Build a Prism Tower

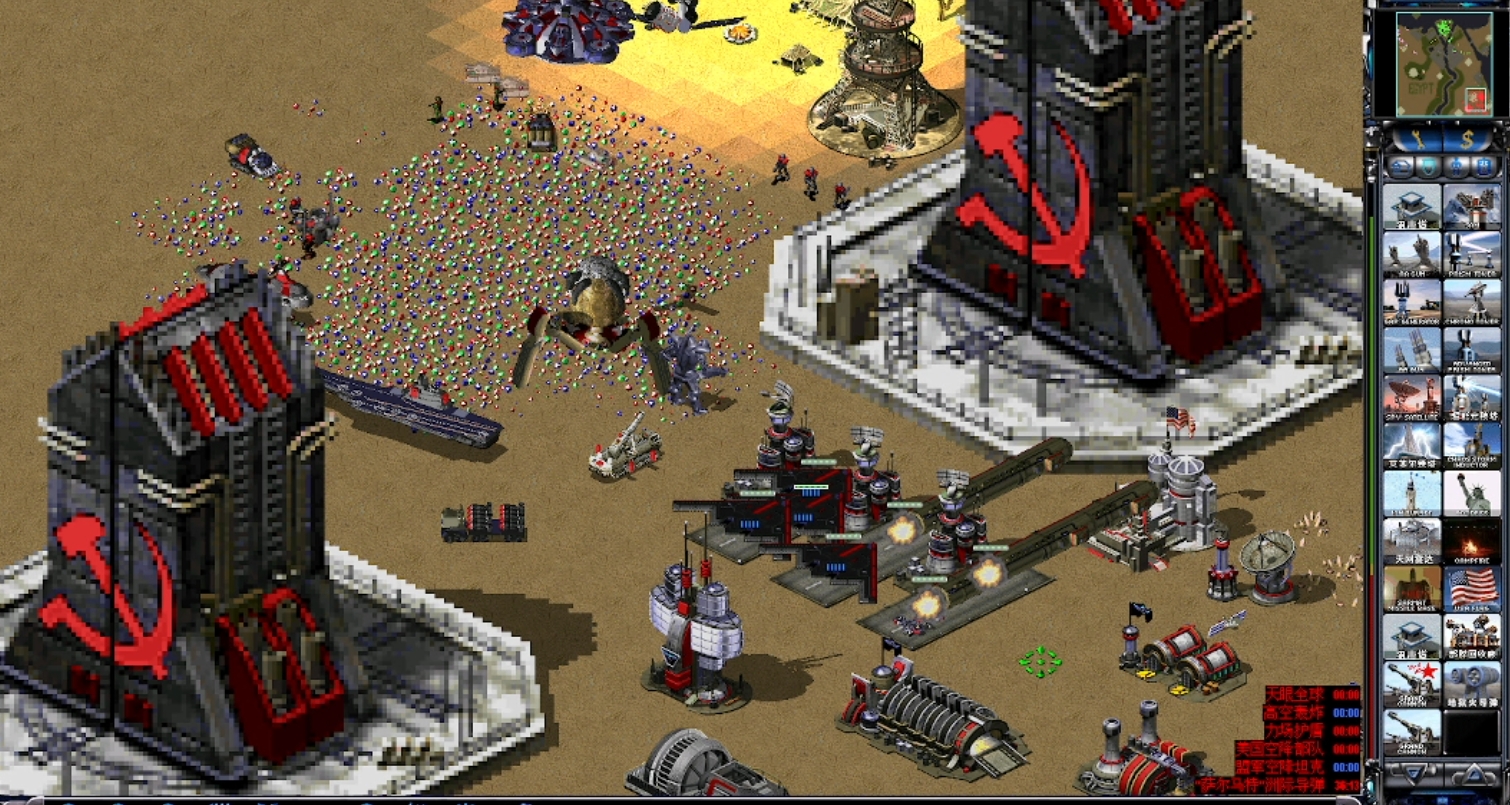click(1472, 254)
